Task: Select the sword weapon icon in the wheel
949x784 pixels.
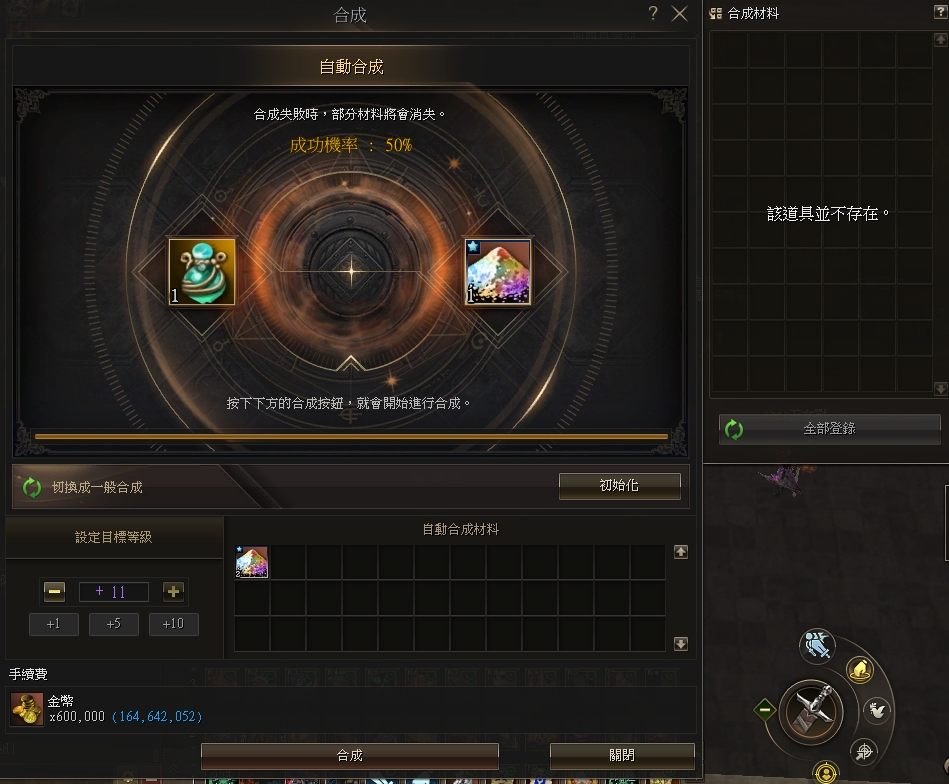Action: tap(810, 711)
